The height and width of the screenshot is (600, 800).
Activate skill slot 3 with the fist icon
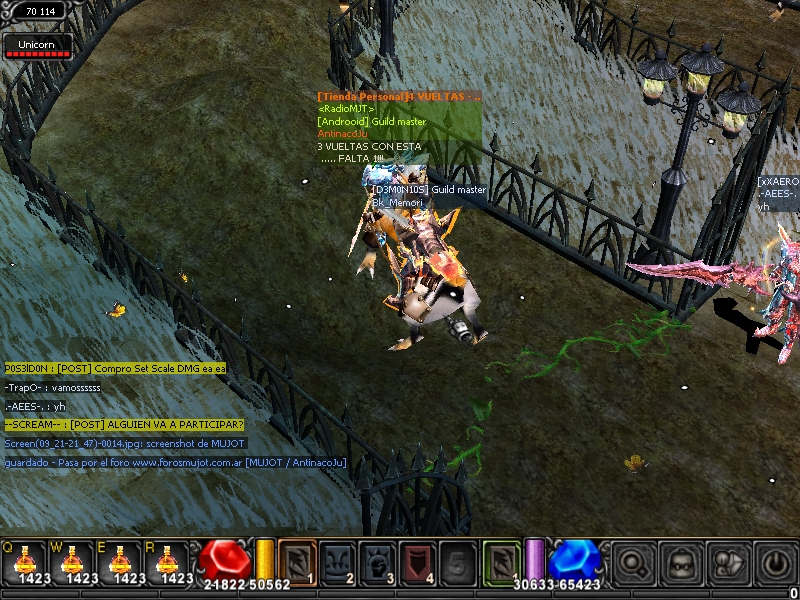point(376,561)
